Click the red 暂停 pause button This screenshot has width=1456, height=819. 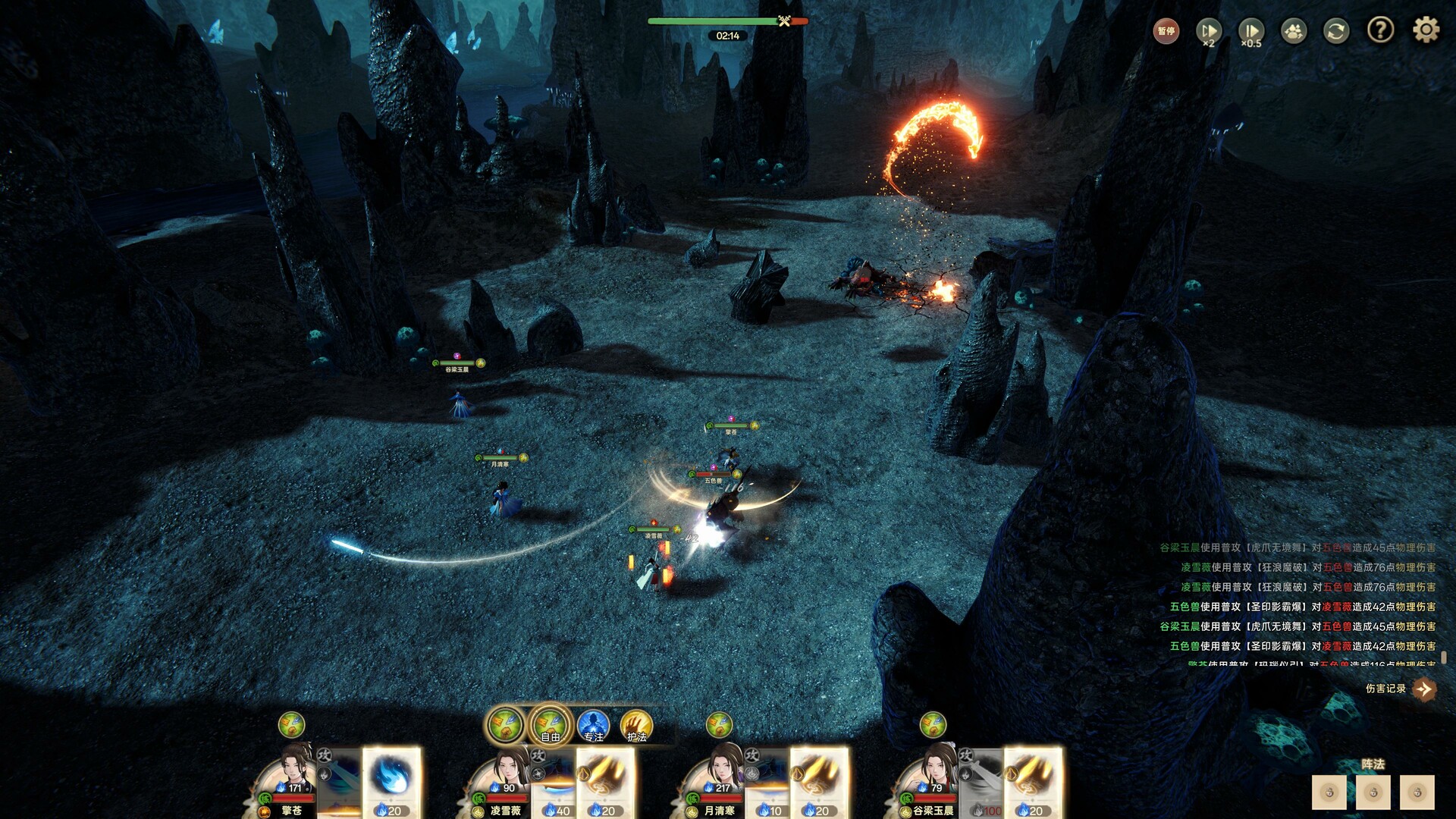click(x=1166, y=31)
